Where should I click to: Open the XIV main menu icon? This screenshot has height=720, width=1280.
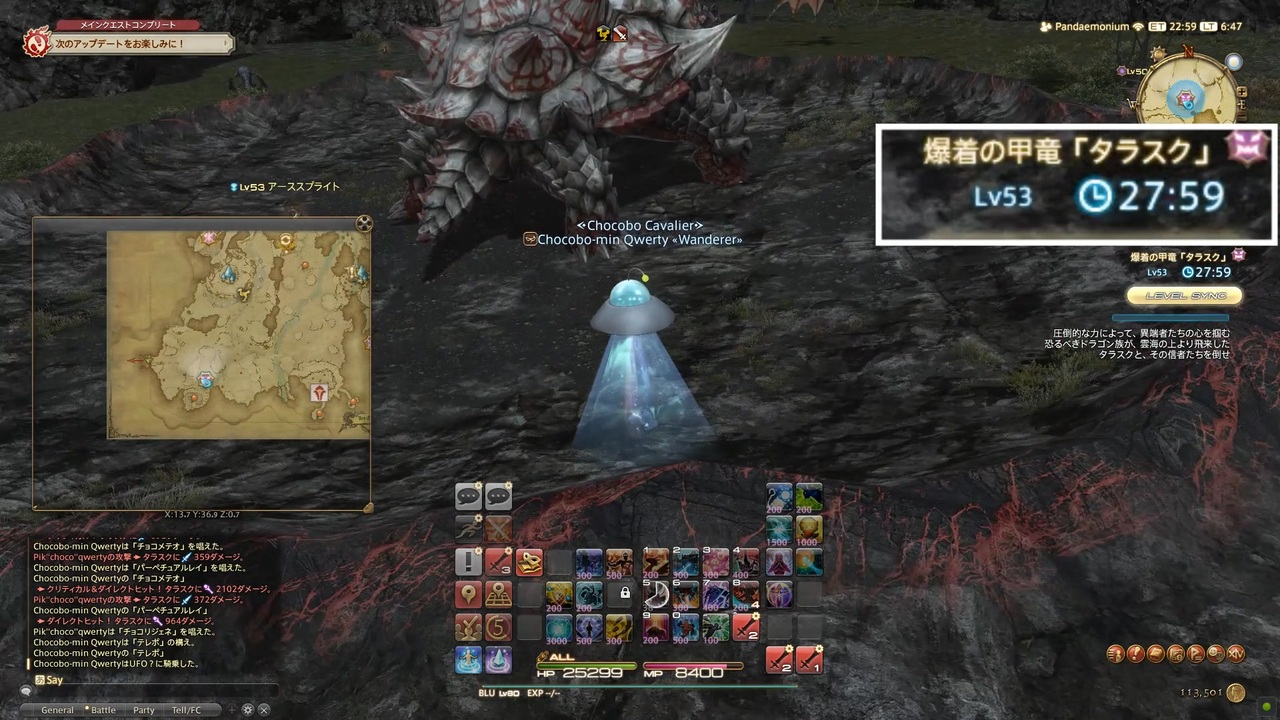coord(1236,654)
